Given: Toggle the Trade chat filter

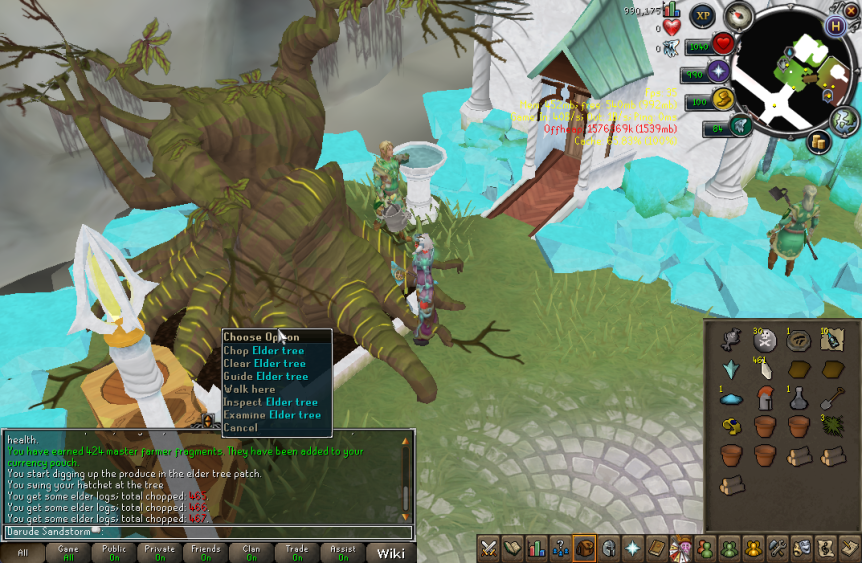Looking at the screenshot, I should click(x=296, y=552).
